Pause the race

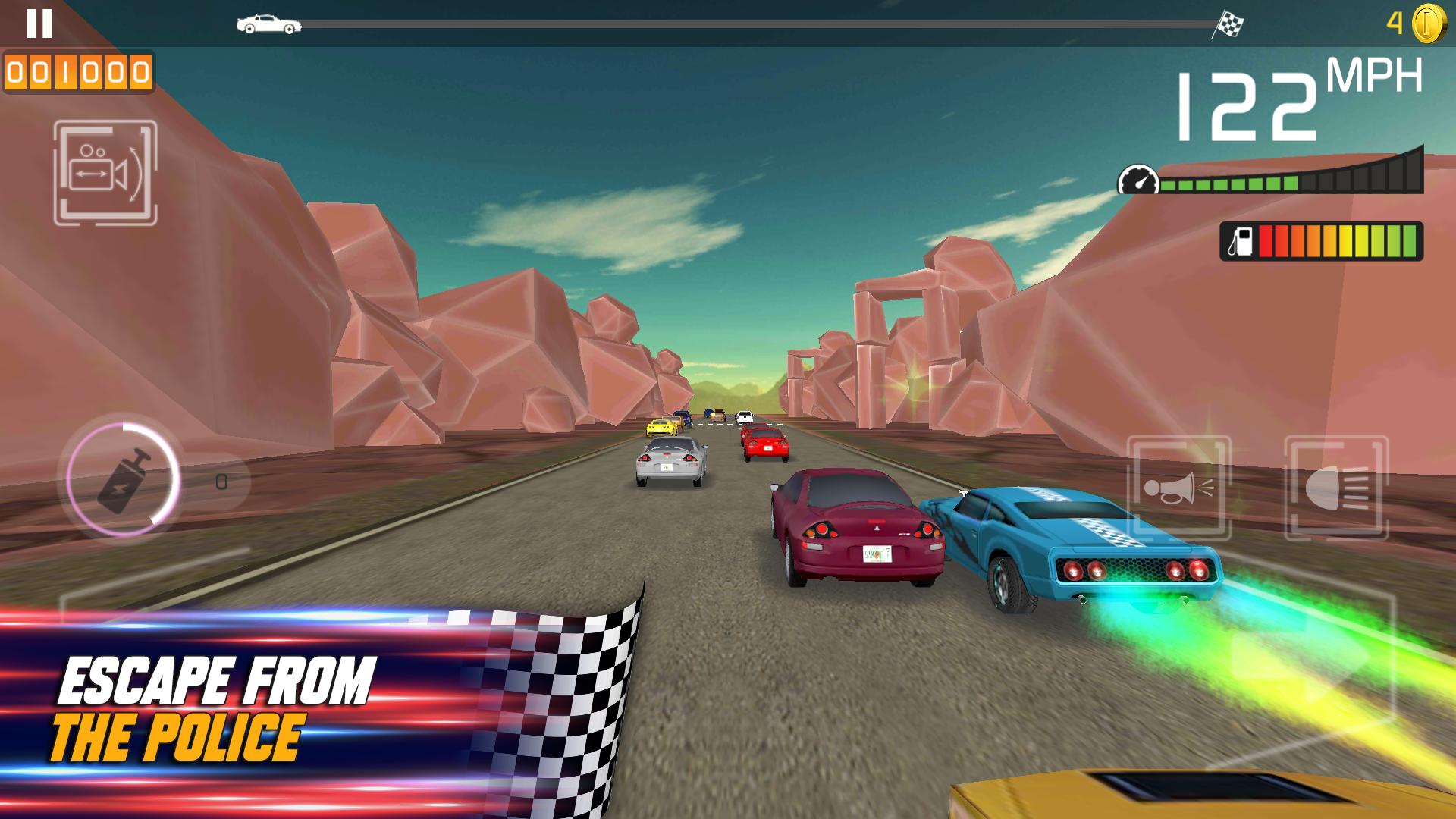click(39, 24)
